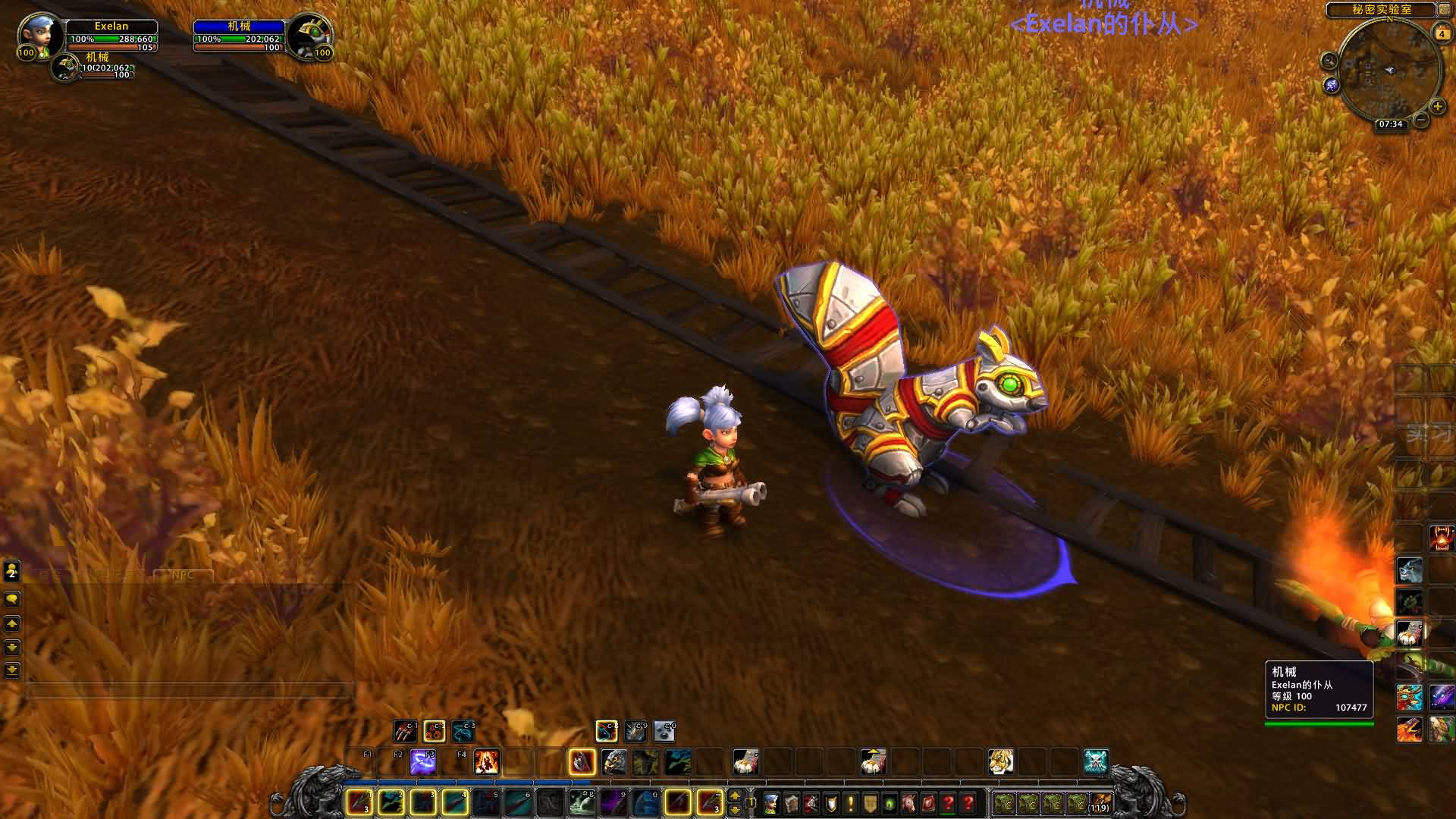Screen dimensions: 1456x819
Task: Activate the teal skull-and-crossbones ability
Action: (x=1096, y=761)
